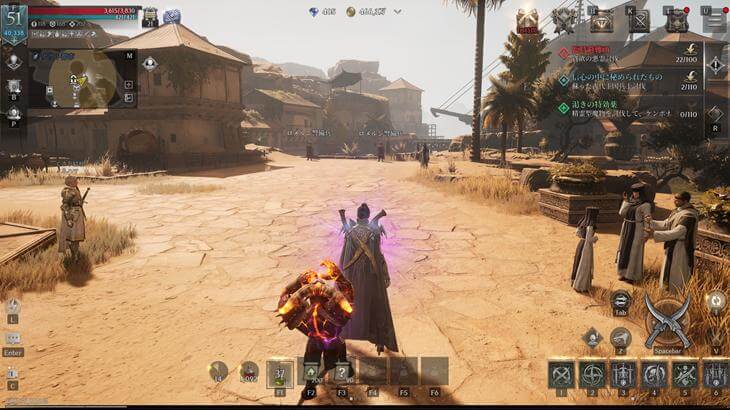This screenshot has height=410, width=730.
Task: Use the weapon swap Tab icon
Action: click(620, 300)
